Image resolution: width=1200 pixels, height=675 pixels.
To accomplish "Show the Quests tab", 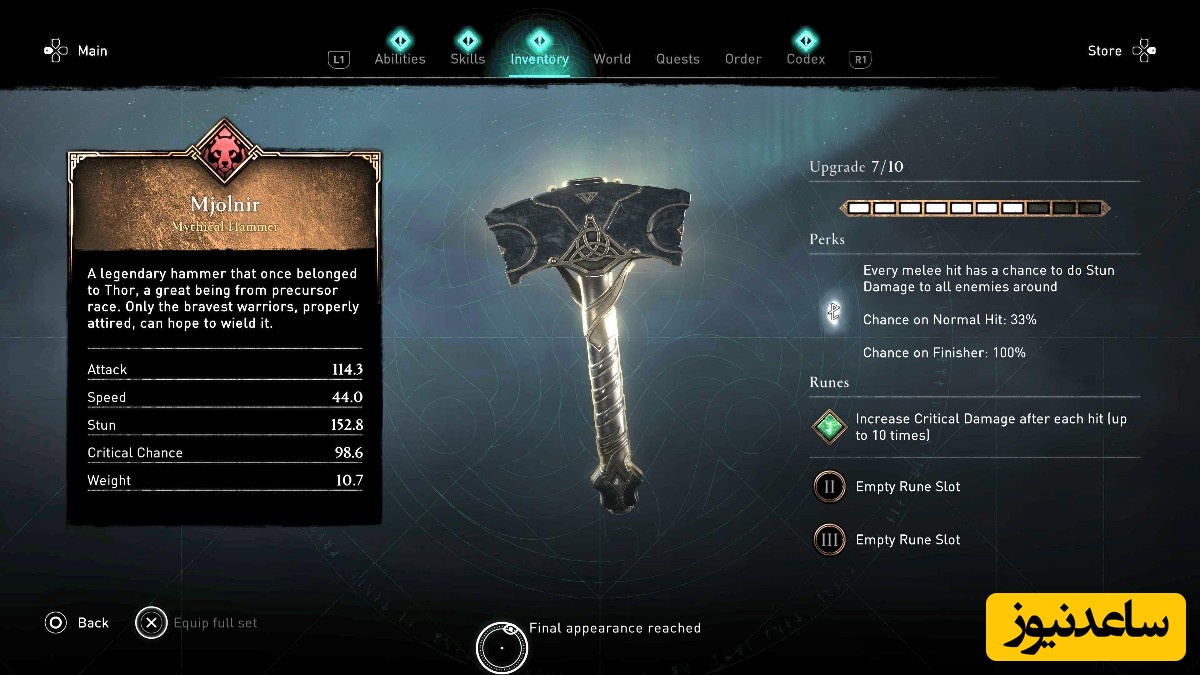I will [678, 59].
